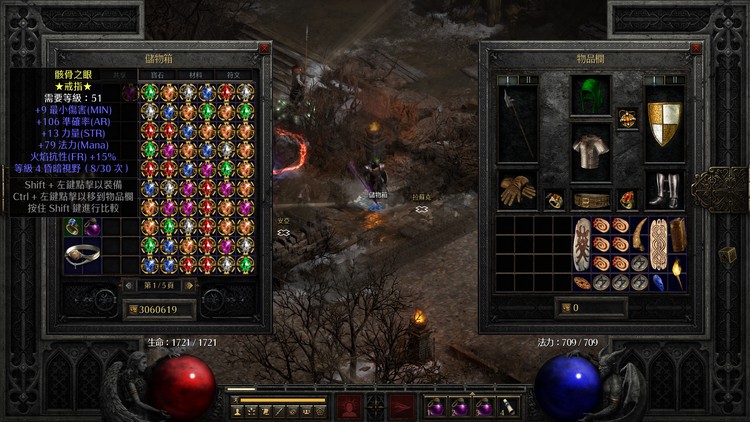
Task: Pick up the torch in inventory
Action: pos(677,270)
